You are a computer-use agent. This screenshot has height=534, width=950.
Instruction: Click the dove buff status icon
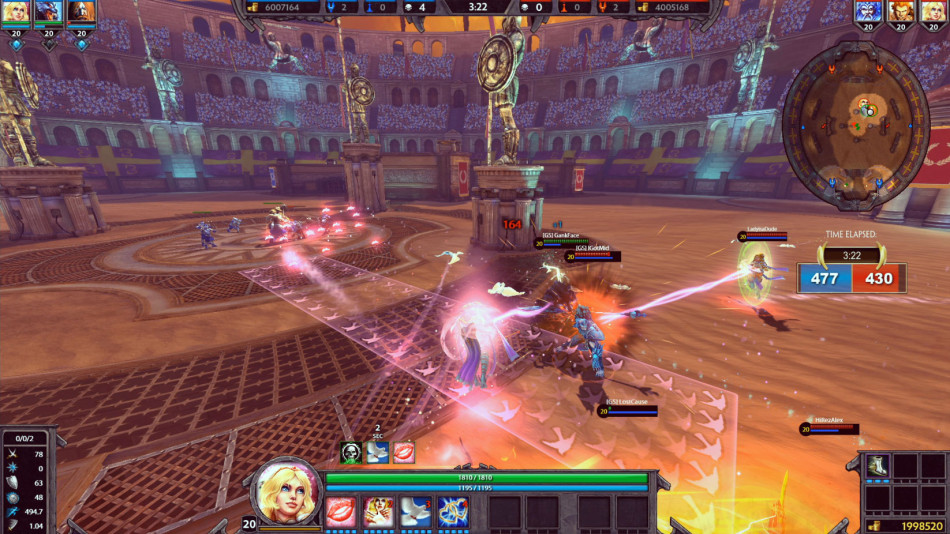[x=377, y=452]
